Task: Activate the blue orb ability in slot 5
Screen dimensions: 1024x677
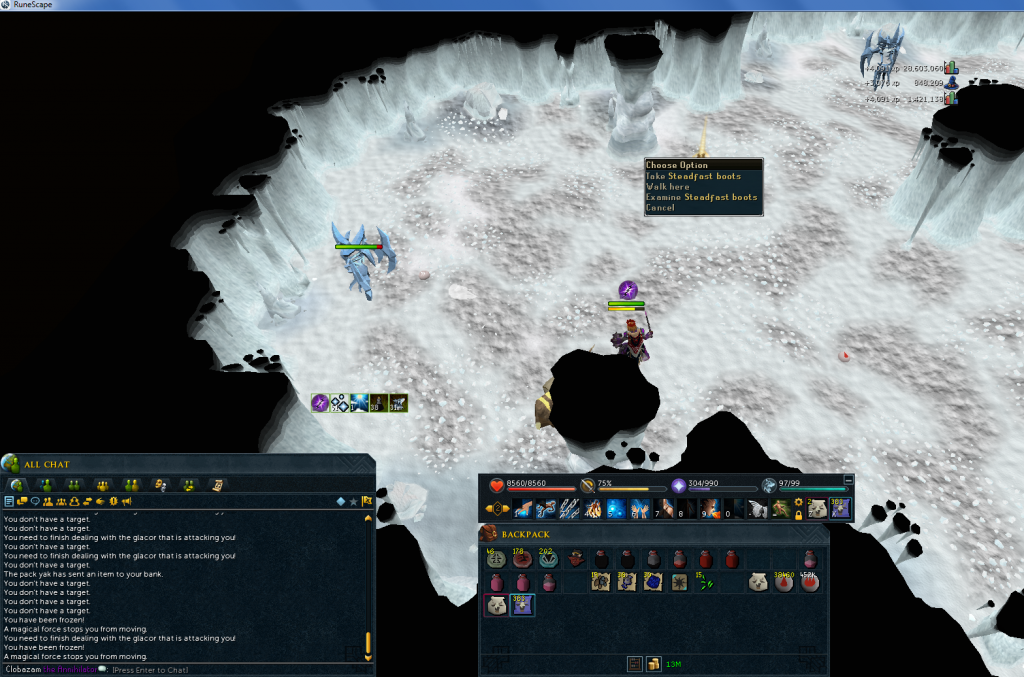Action: [x=617, y=509]
